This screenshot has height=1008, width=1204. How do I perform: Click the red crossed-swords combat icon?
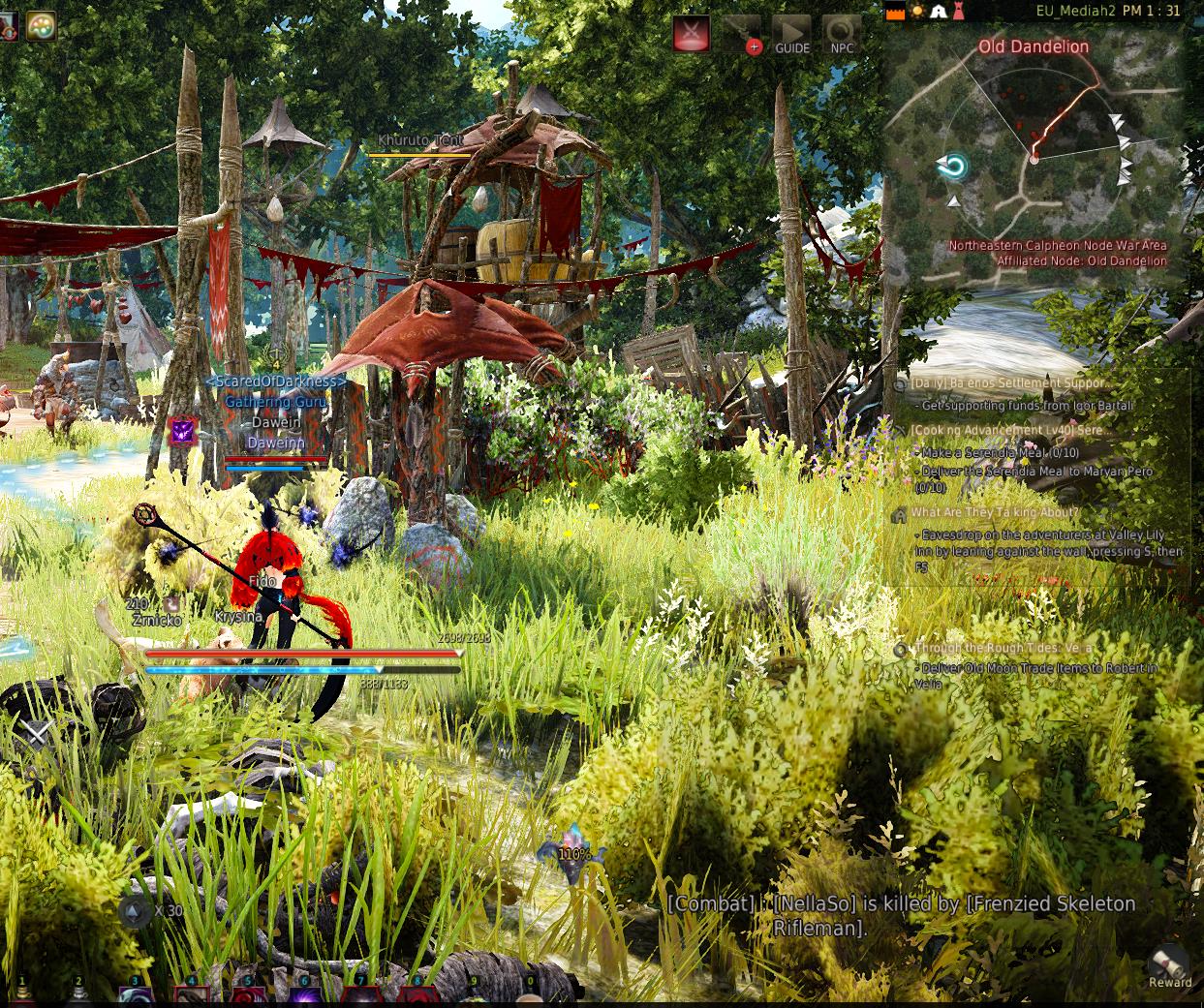692,34
